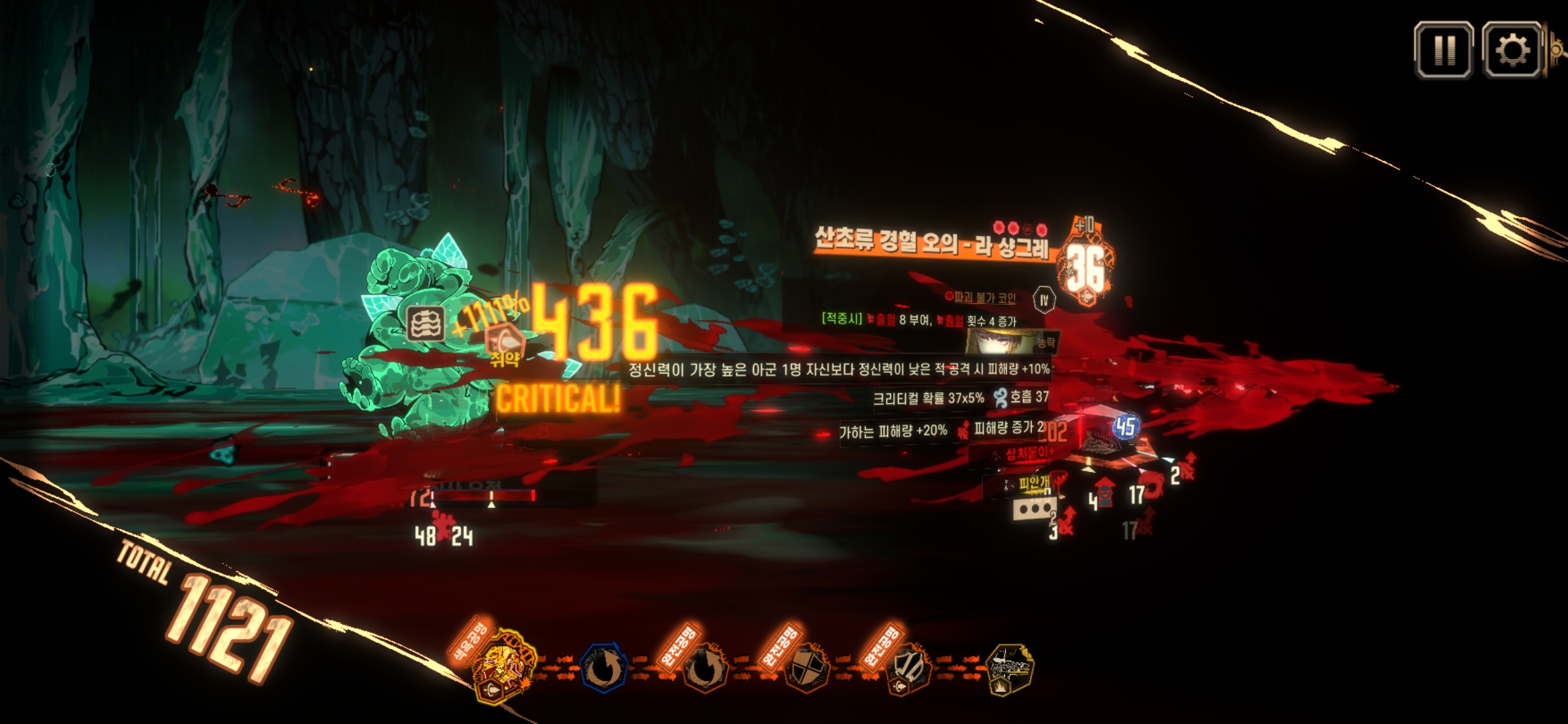Pause the battle
1568x724 pixels.
[x=1443, y=50]
